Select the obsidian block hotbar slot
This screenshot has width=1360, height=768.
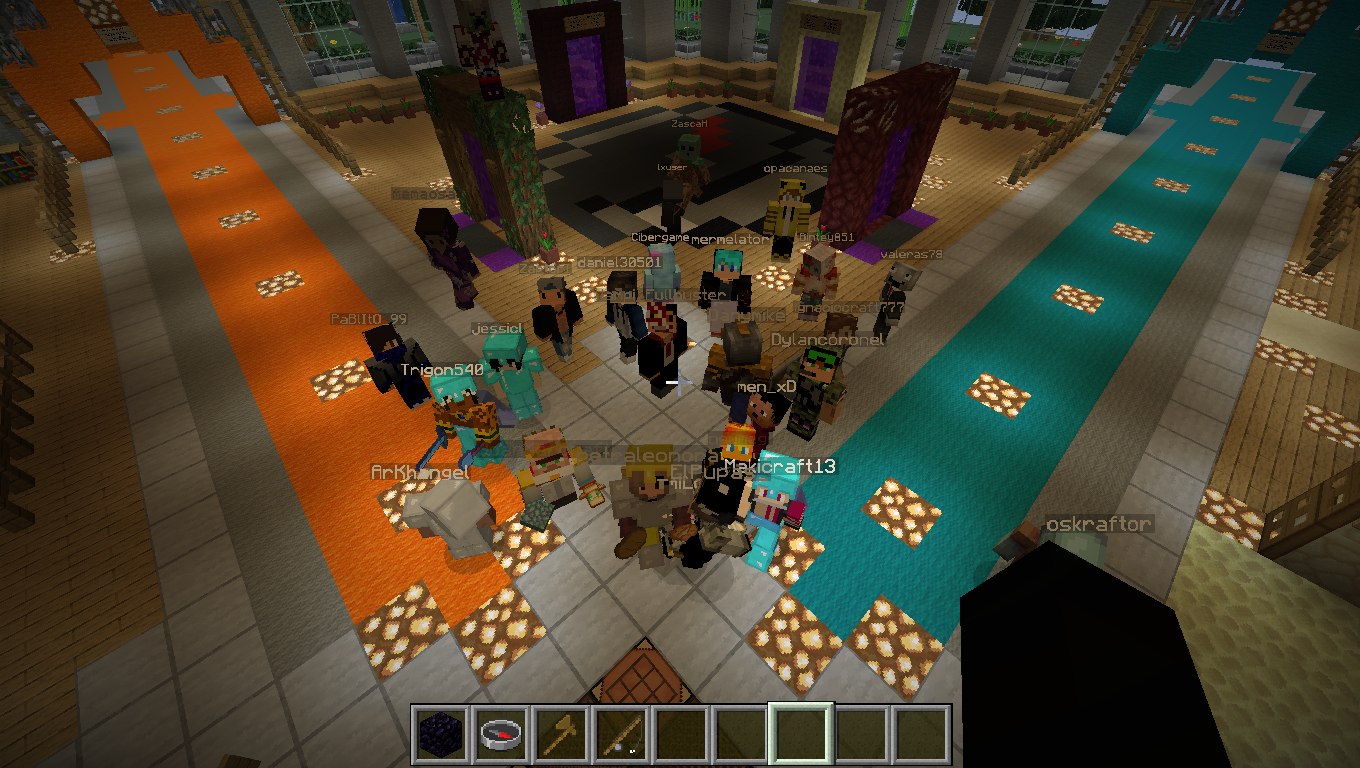click(441, 735)
